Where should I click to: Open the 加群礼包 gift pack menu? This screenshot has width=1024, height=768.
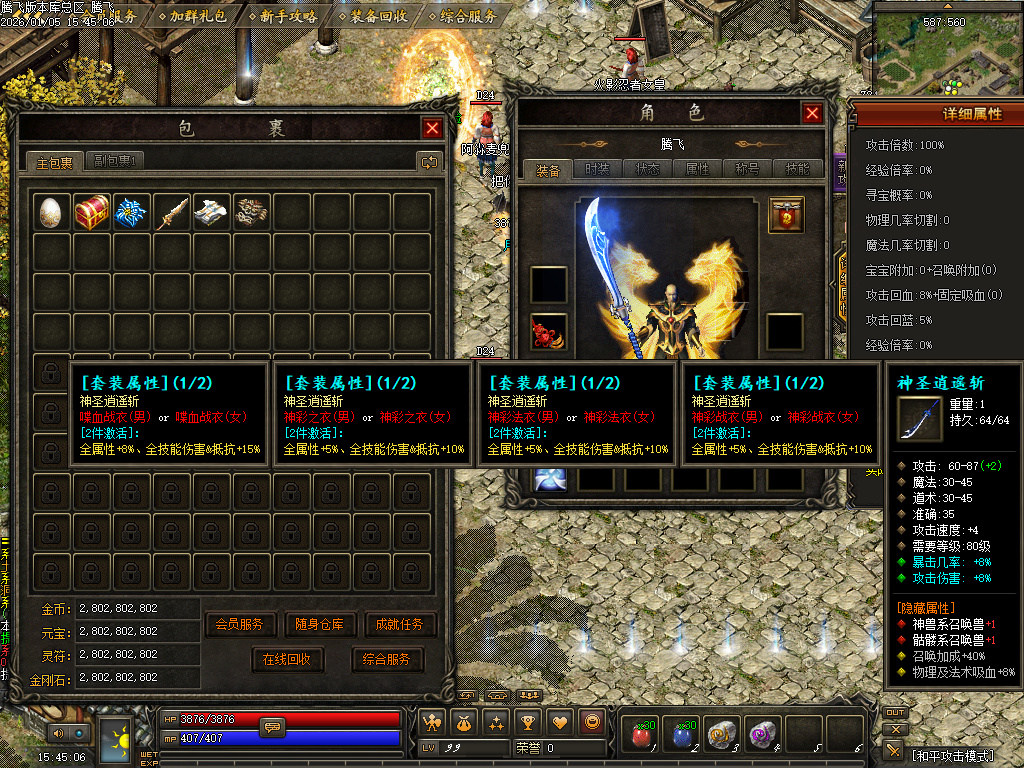[x=198, y=16]
